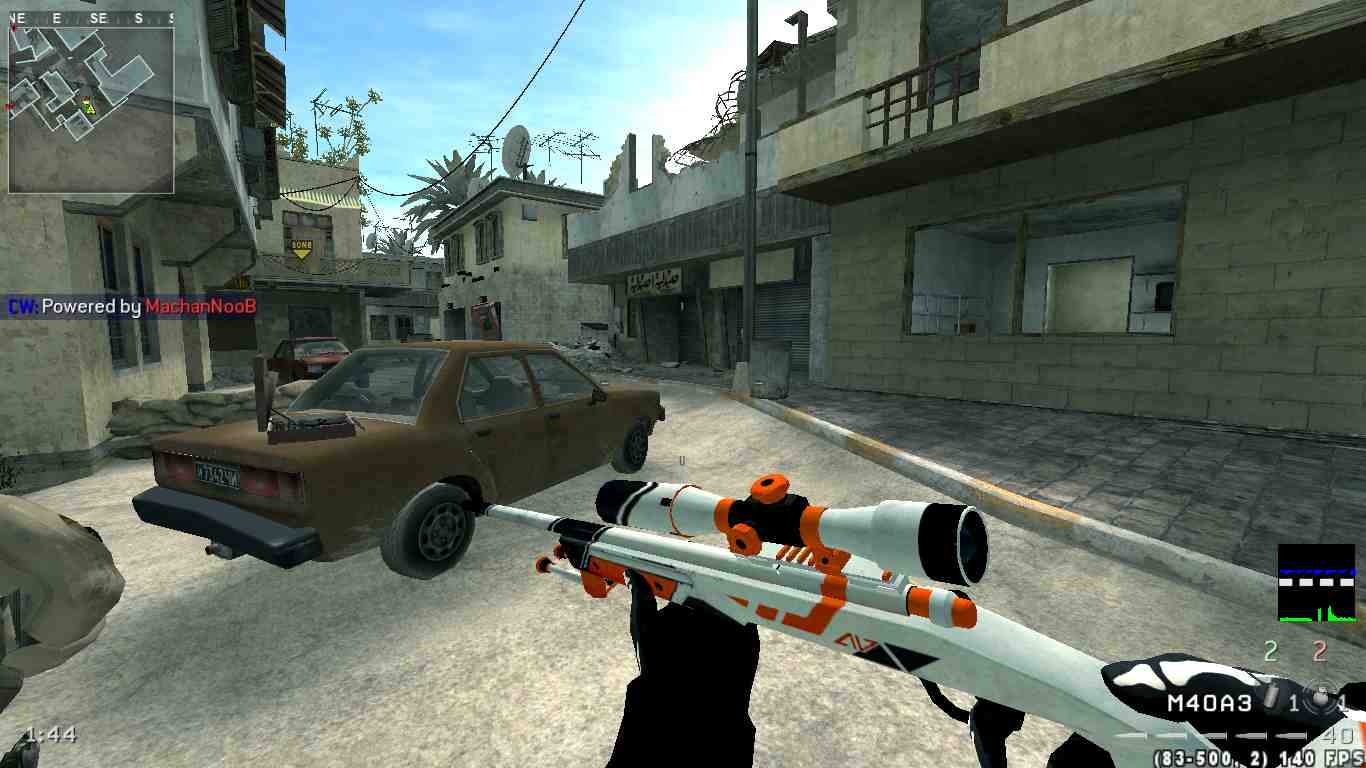Click the lagometer network graph

(1316, 583)
